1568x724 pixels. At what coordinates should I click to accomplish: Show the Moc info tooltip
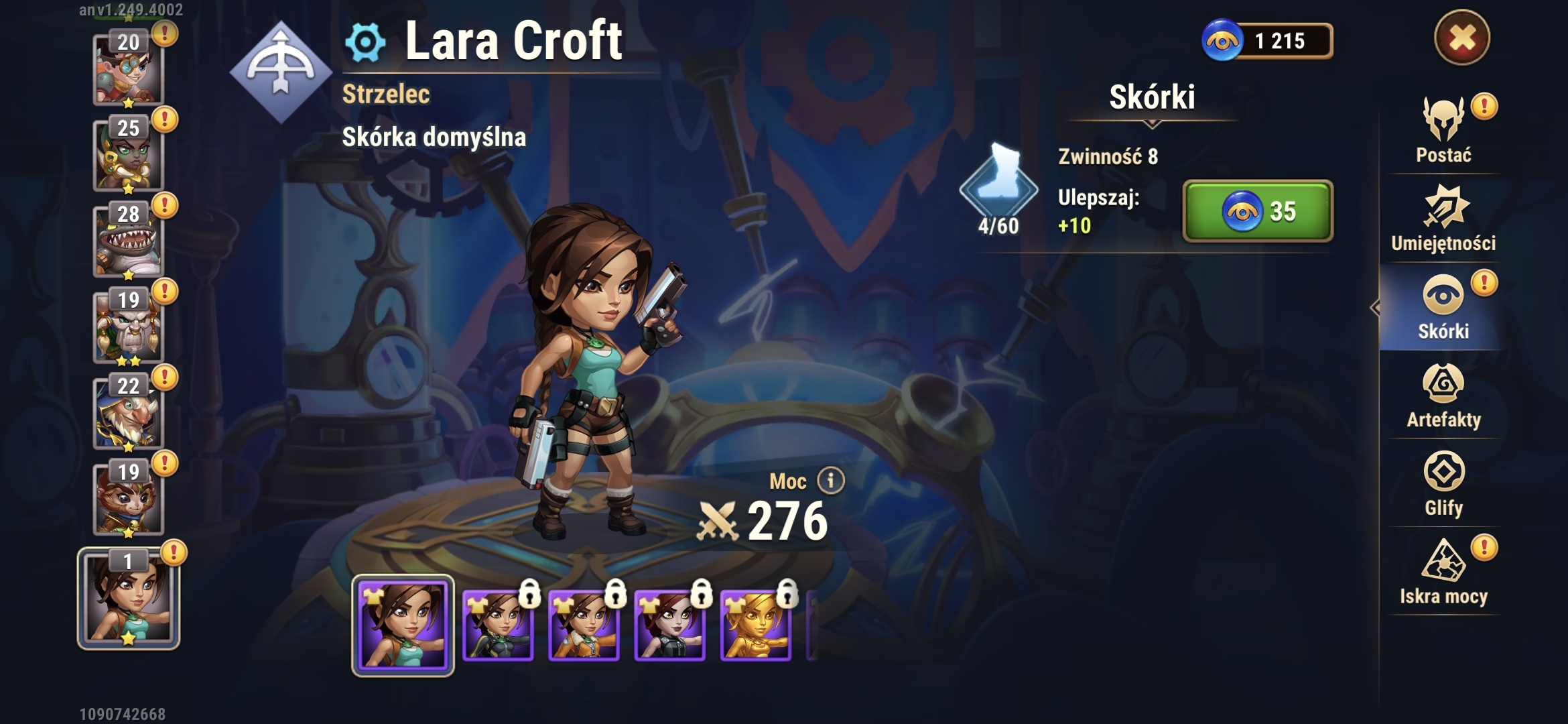coord(831,481)
